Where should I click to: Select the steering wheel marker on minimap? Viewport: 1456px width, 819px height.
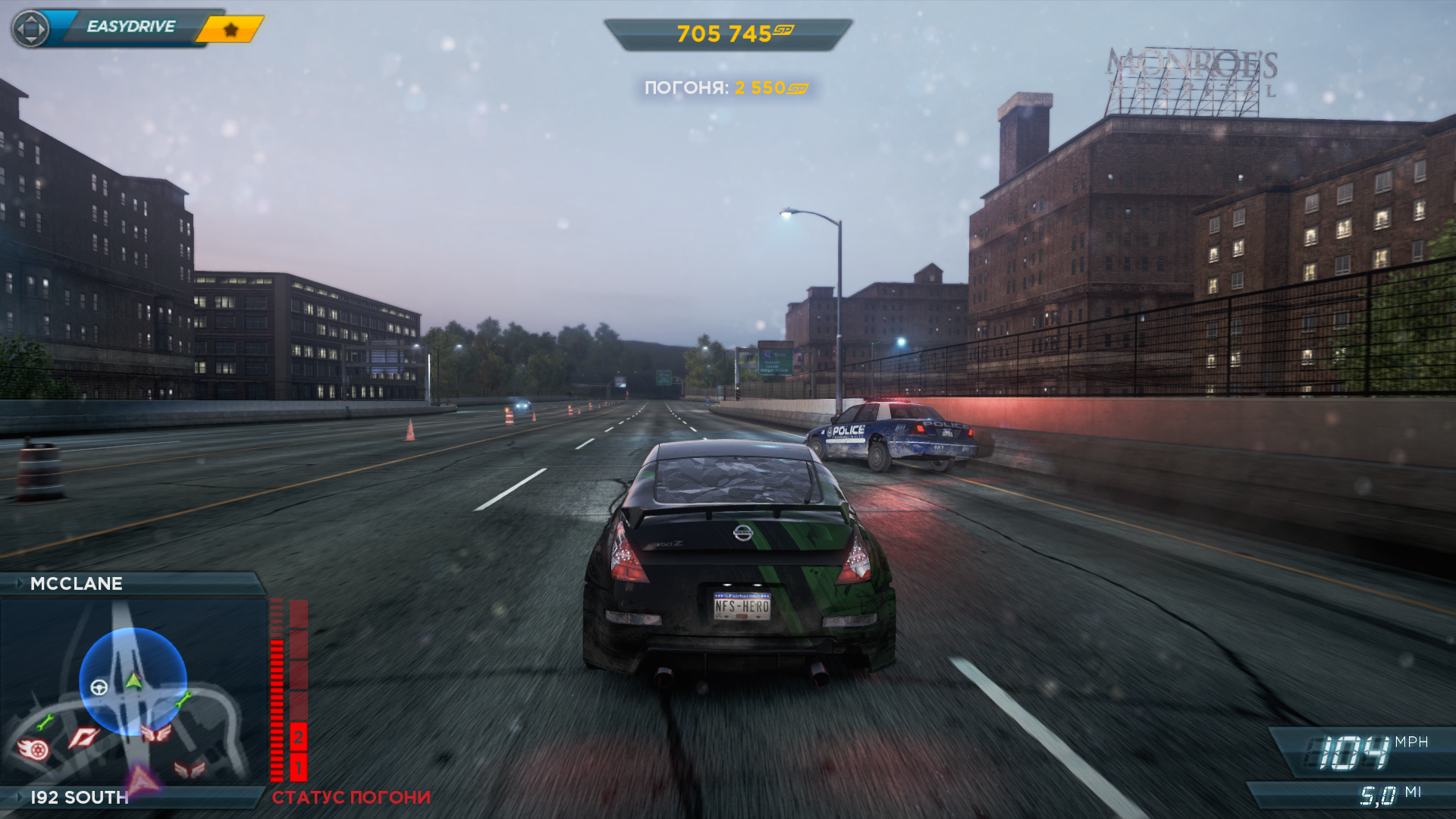[x=99, y=688]
